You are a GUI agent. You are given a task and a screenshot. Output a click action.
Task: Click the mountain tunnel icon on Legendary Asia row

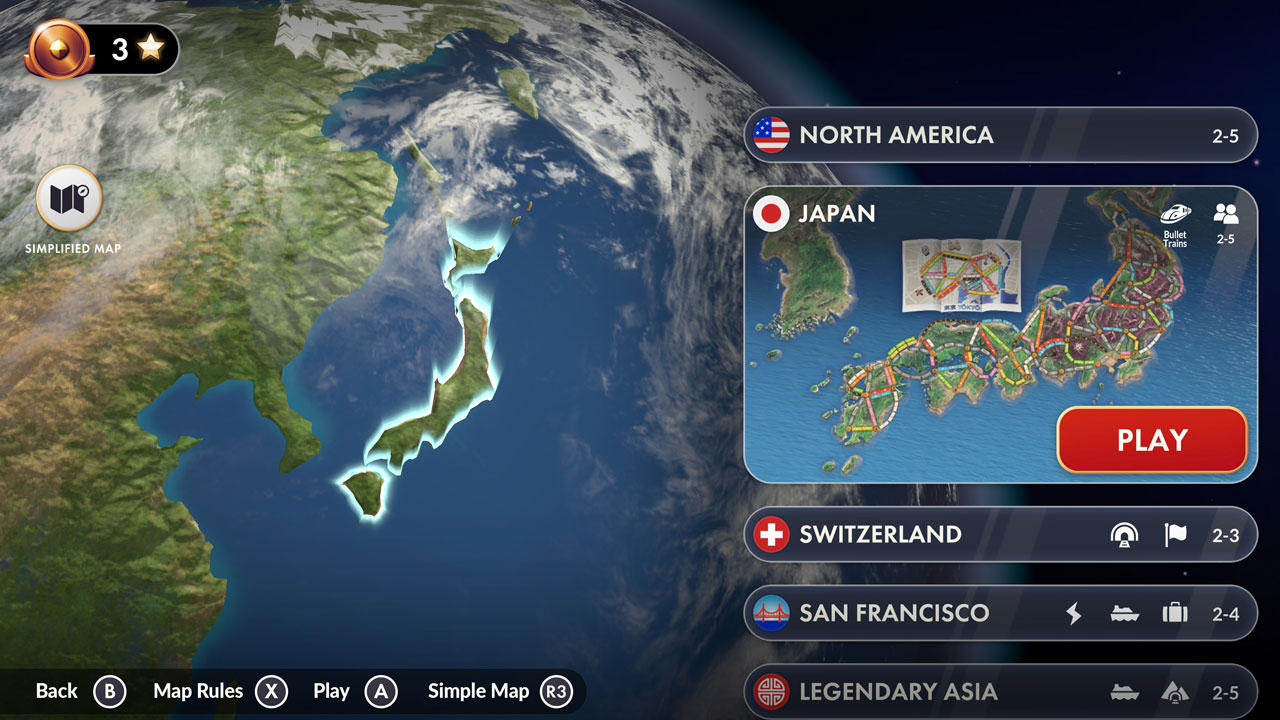click(x=1178, y=691)
